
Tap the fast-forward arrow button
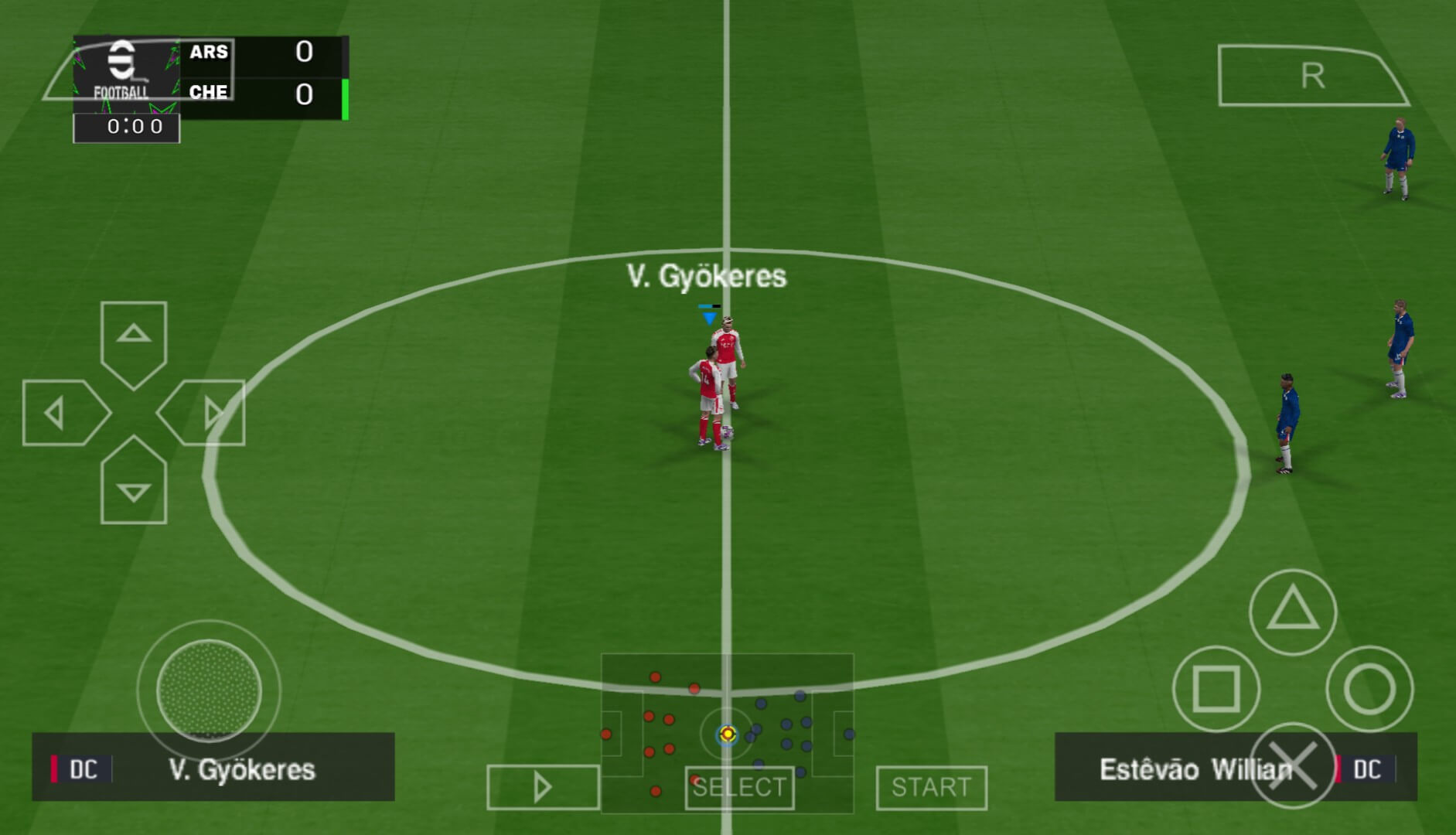click(543, 788)
